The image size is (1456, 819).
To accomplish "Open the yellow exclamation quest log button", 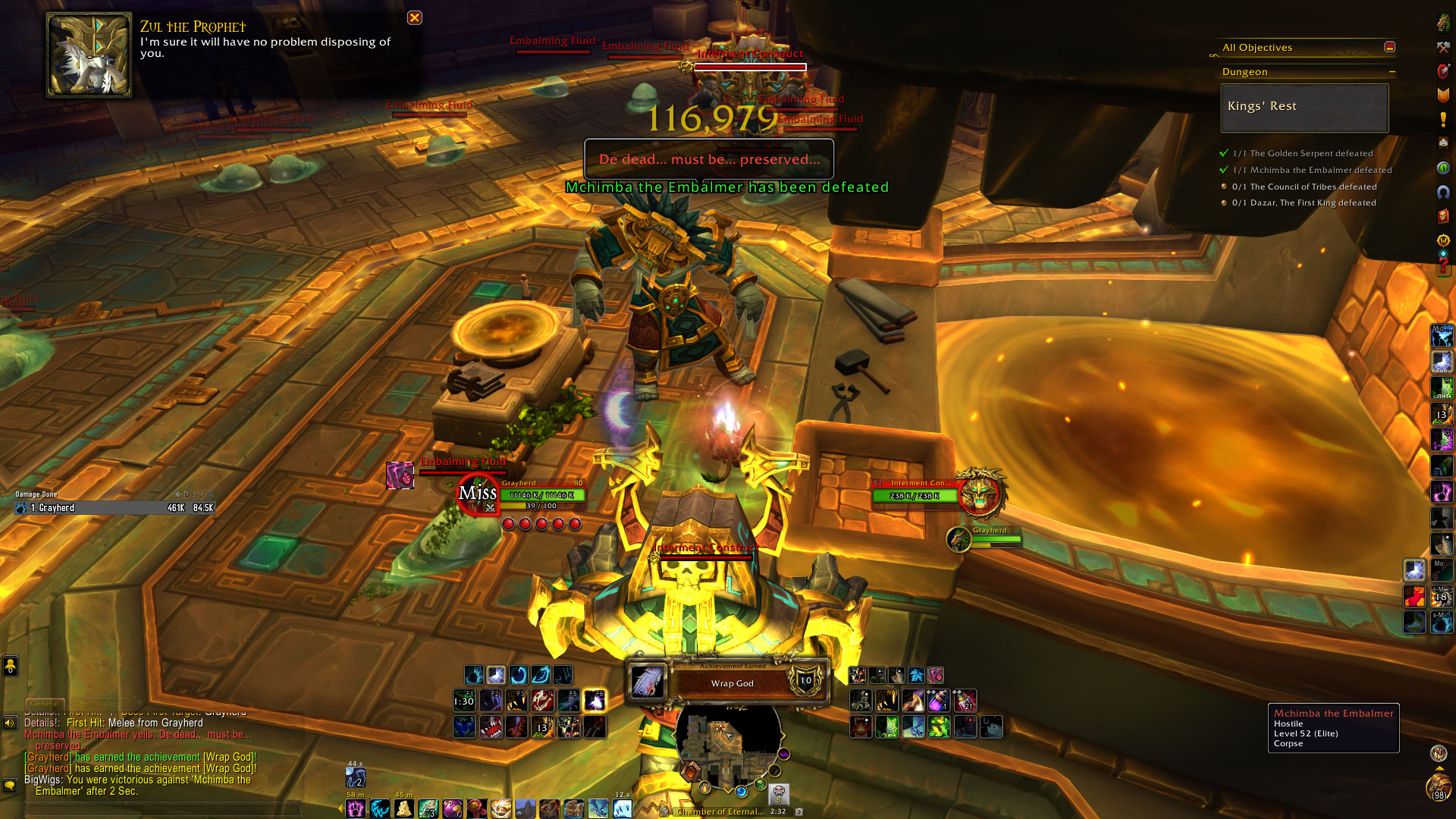I will [x=1443, y=119].
